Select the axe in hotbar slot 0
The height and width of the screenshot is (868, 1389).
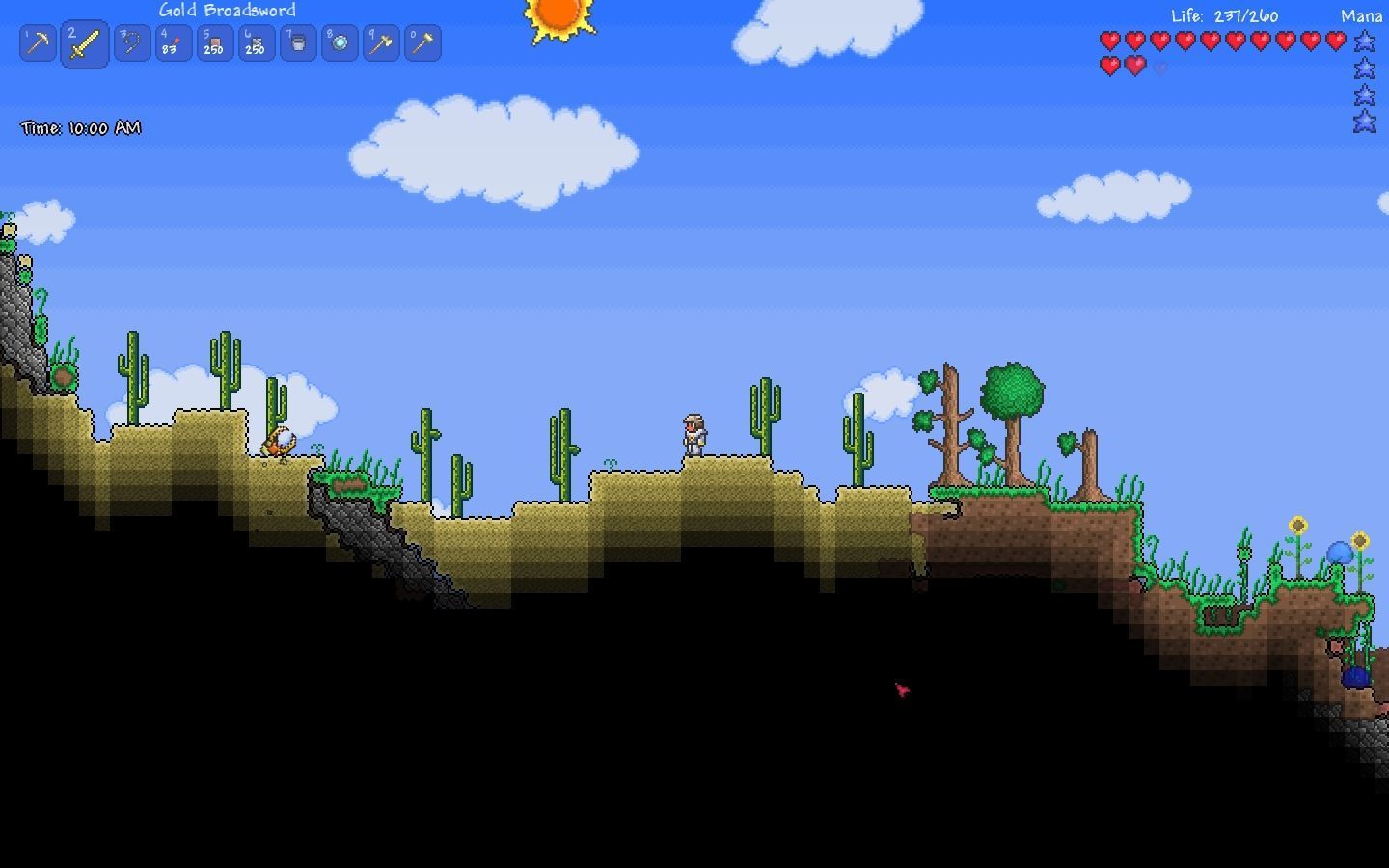pyautogui.click(x=421, y=42)
